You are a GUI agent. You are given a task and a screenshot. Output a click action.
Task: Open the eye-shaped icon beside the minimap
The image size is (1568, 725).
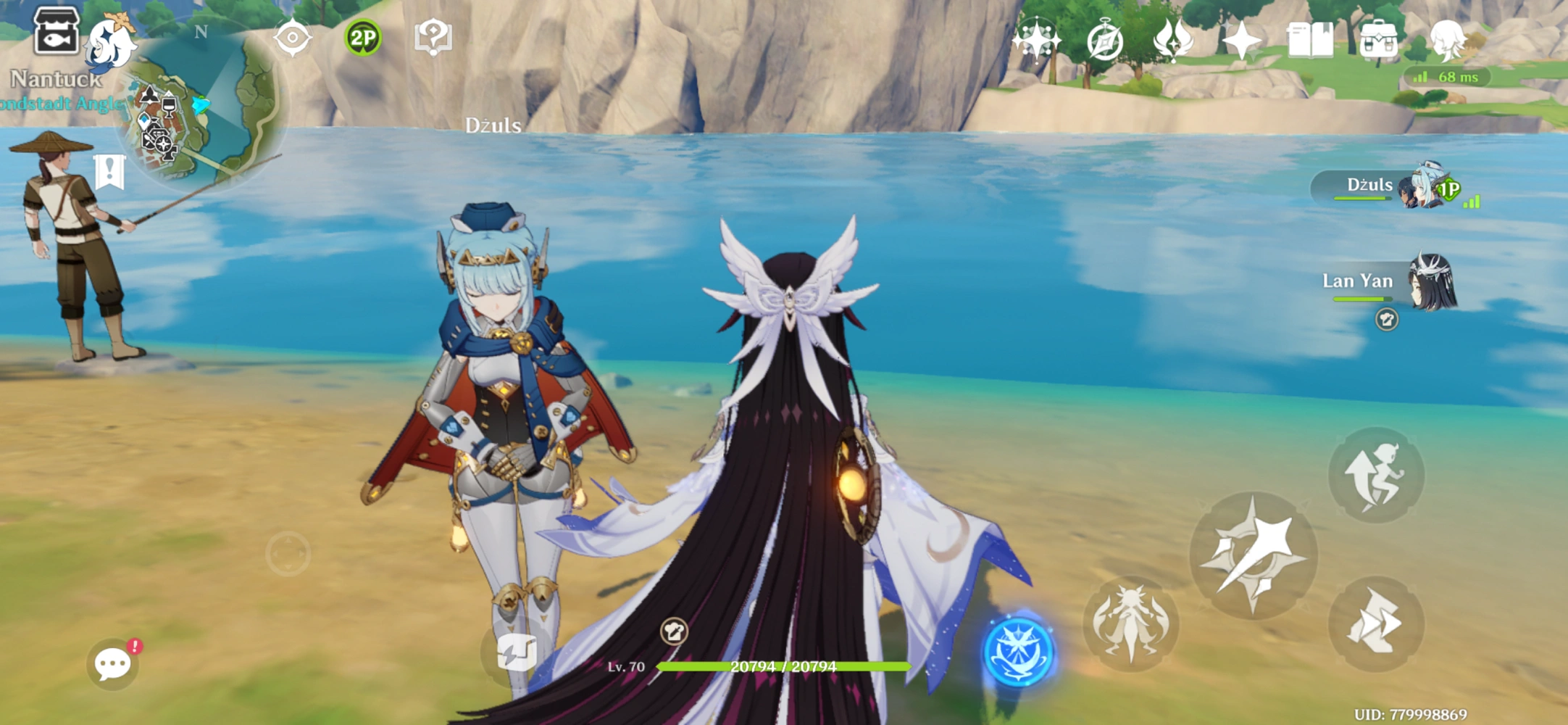point(293,37)
